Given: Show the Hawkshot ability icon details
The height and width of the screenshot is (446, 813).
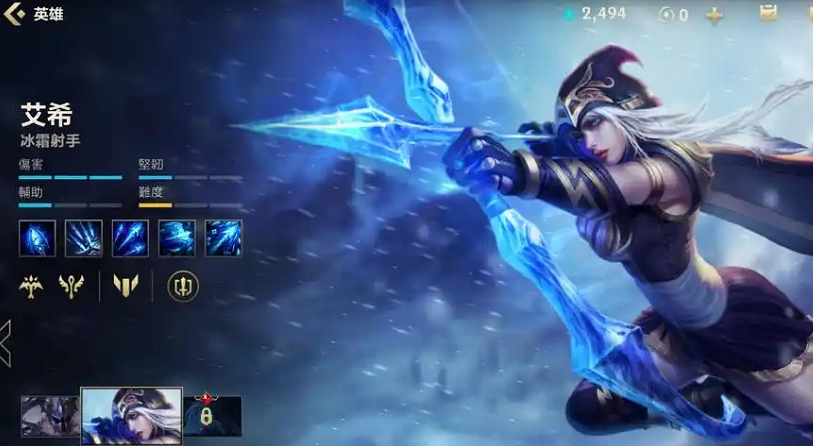Looking at the screenshot, I should 177,238.
